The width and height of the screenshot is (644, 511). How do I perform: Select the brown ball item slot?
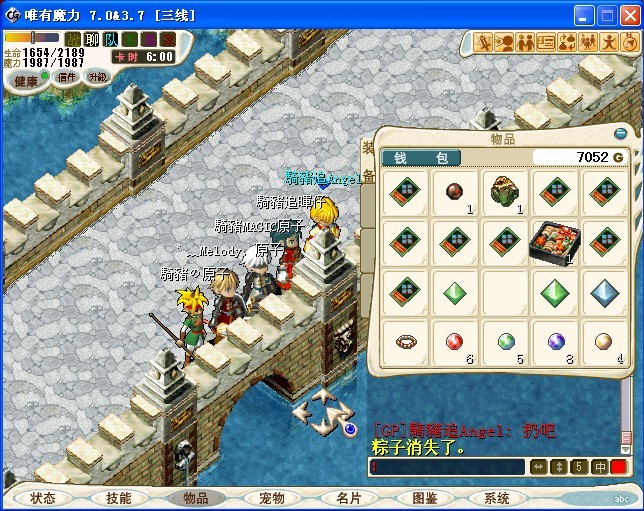[455, 190]
